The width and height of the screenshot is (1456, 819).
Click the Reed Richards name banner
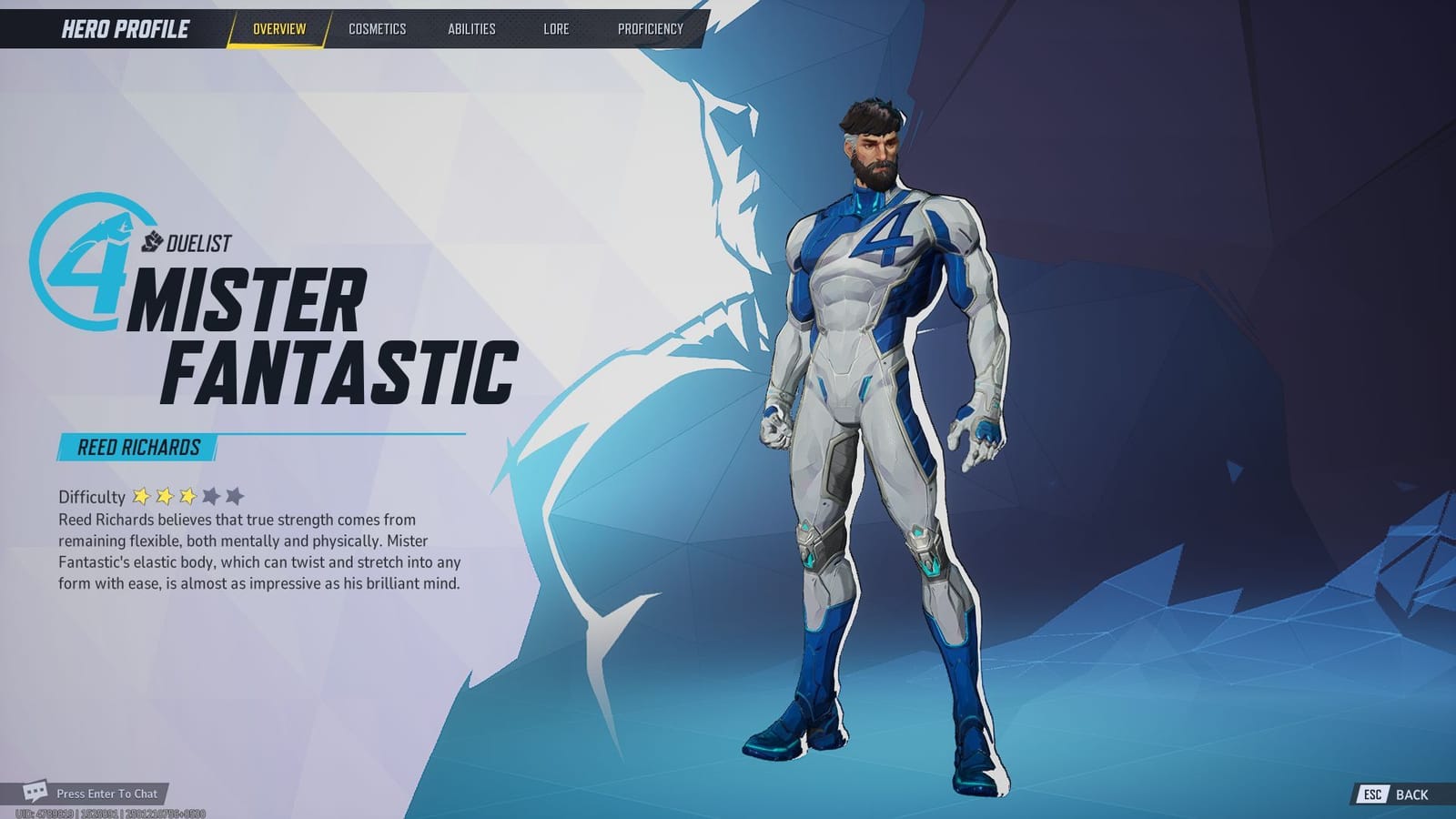[136, 447]
